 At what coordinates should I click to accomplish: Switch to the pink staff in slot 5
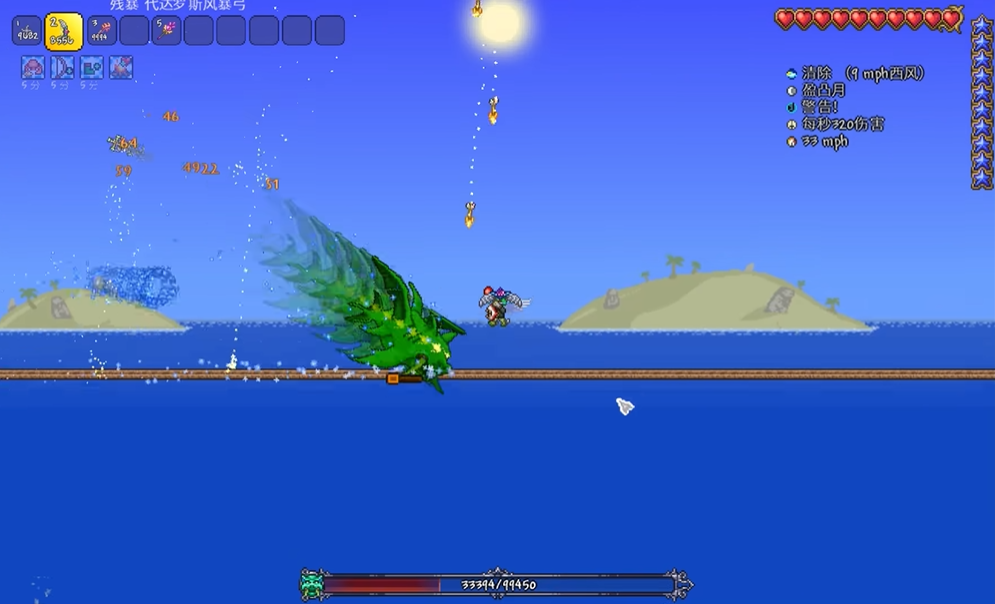click(166, 31)
